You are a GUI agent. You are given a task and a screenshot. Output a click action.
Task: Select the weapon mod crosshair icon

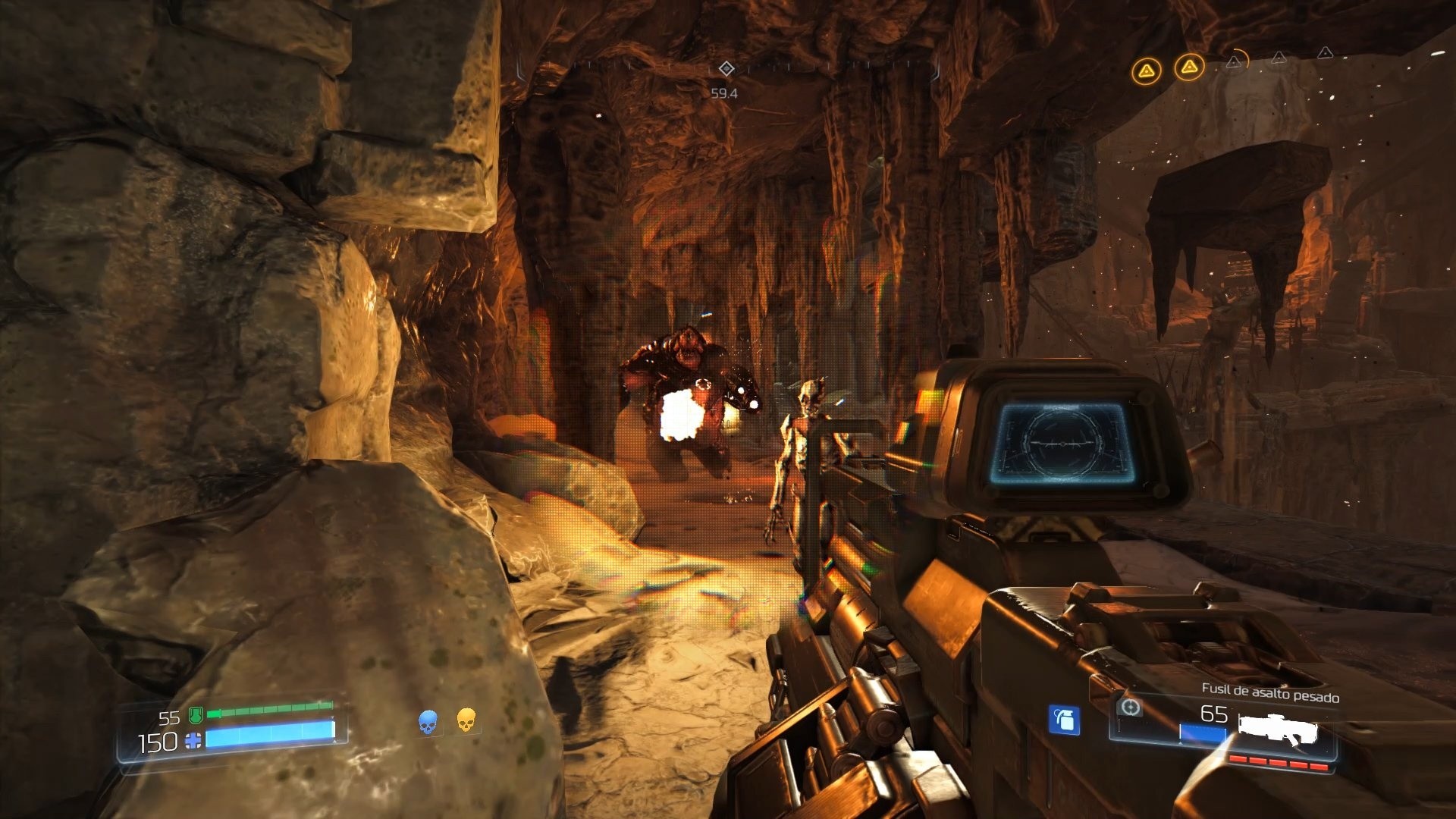tap(1131, 708)
